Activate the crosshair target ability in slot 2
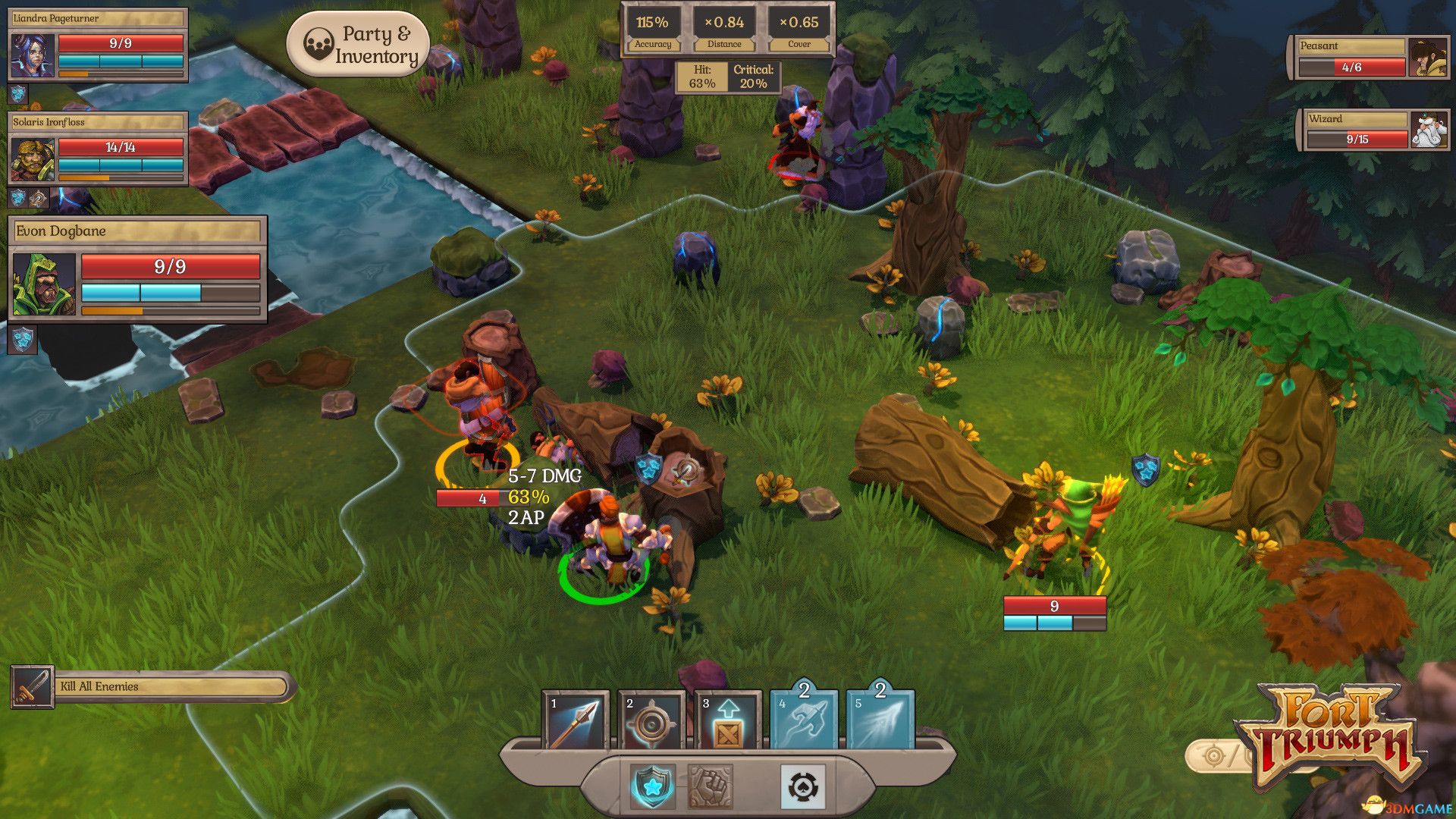Screen dimensions: 1456x819 click(x=651, y=721)
